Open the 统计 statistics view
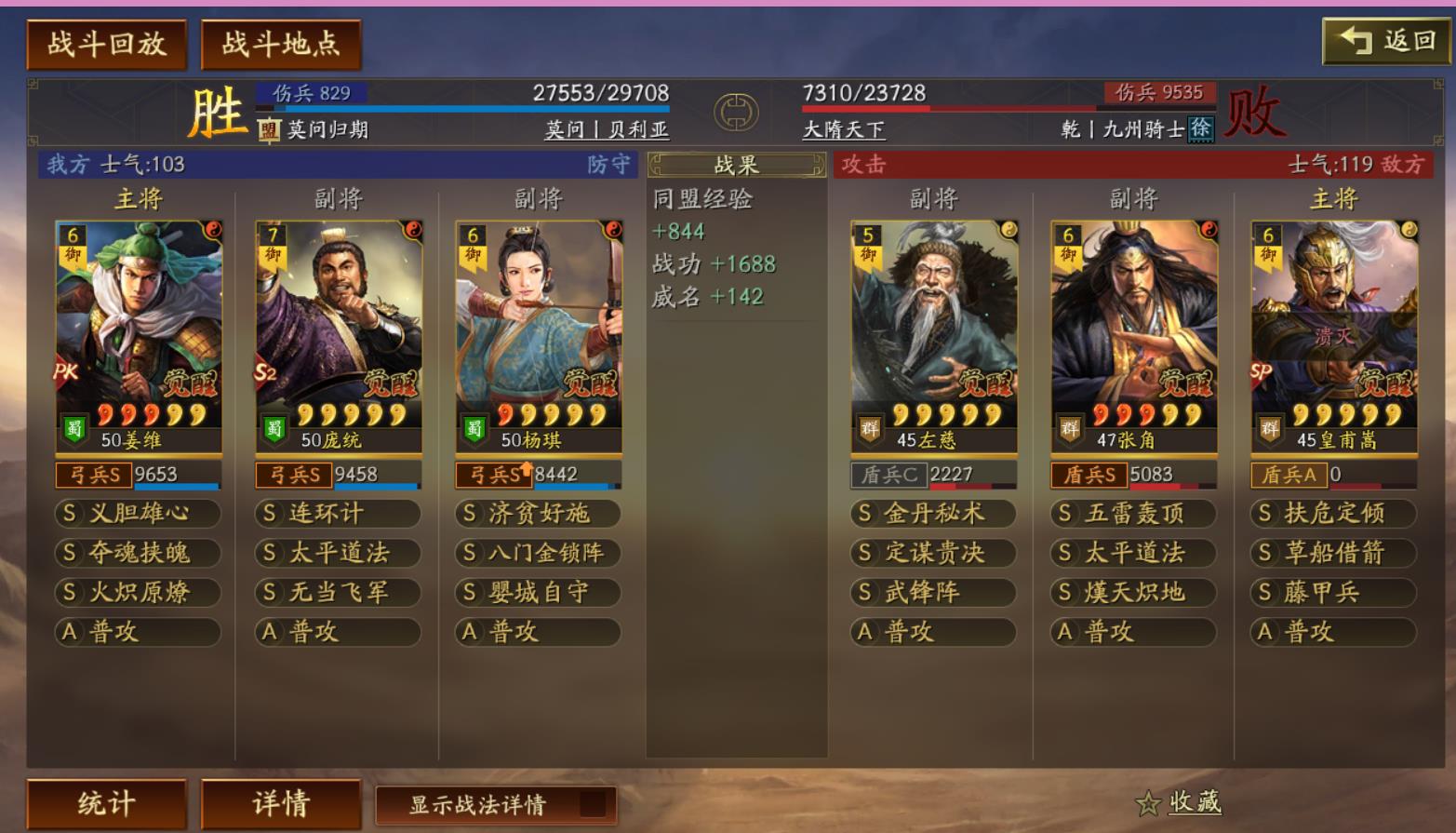 point(106,803)
